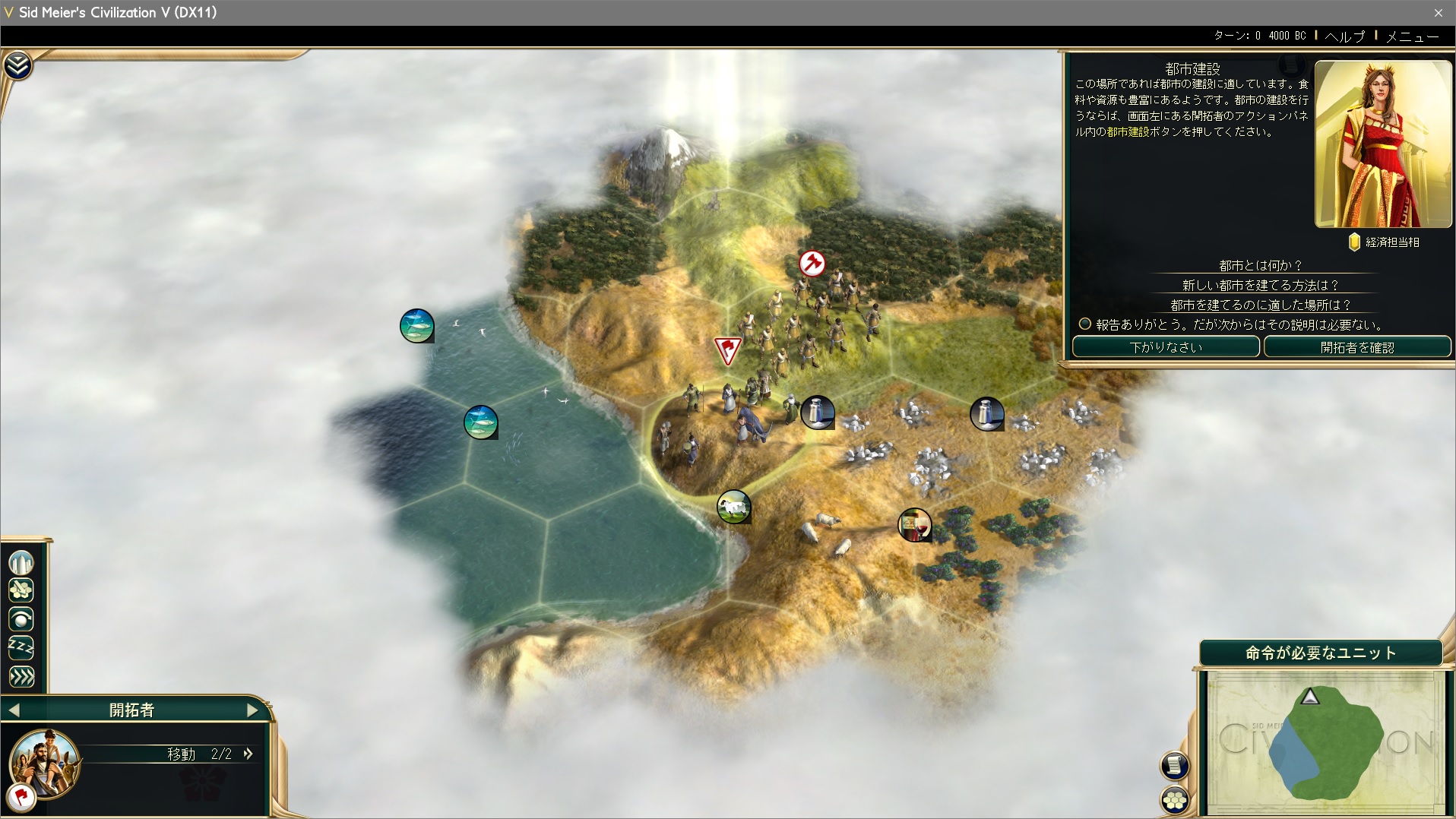Put the settler to sleep (ZZZ icon)

21,647
